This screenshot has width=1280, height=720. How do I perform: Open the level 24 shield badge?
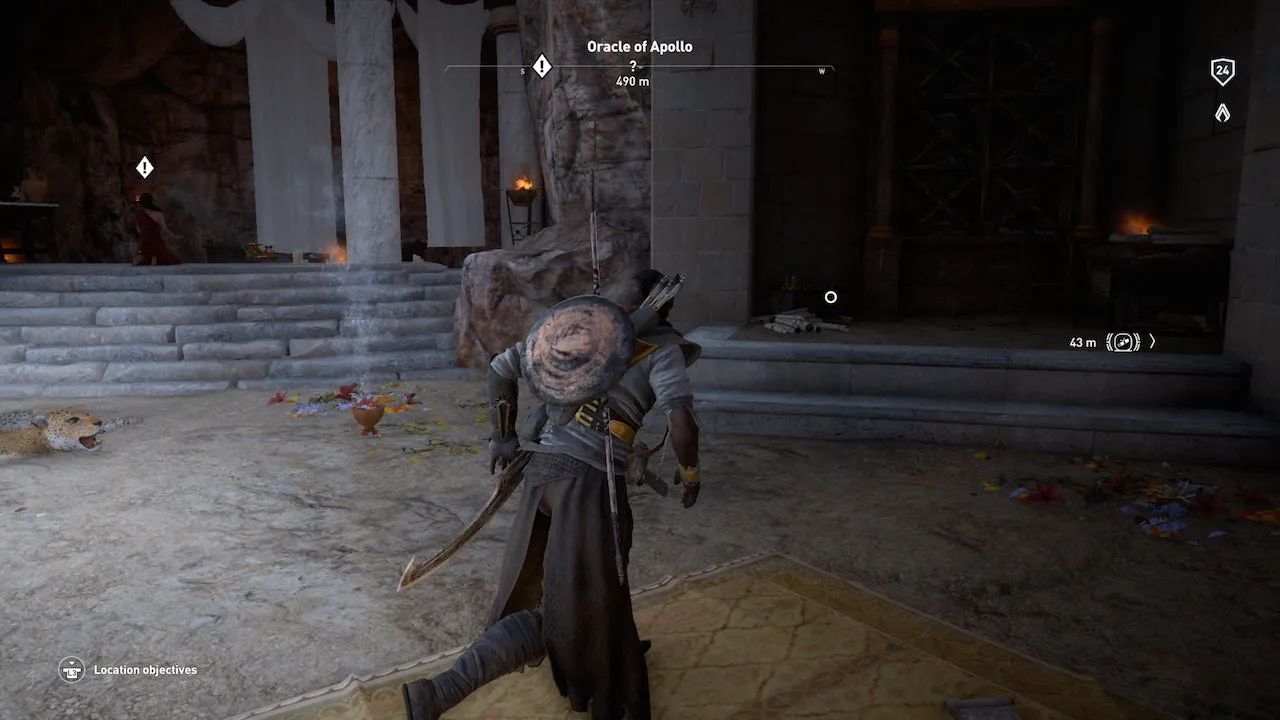click(x=1222, y=71)
